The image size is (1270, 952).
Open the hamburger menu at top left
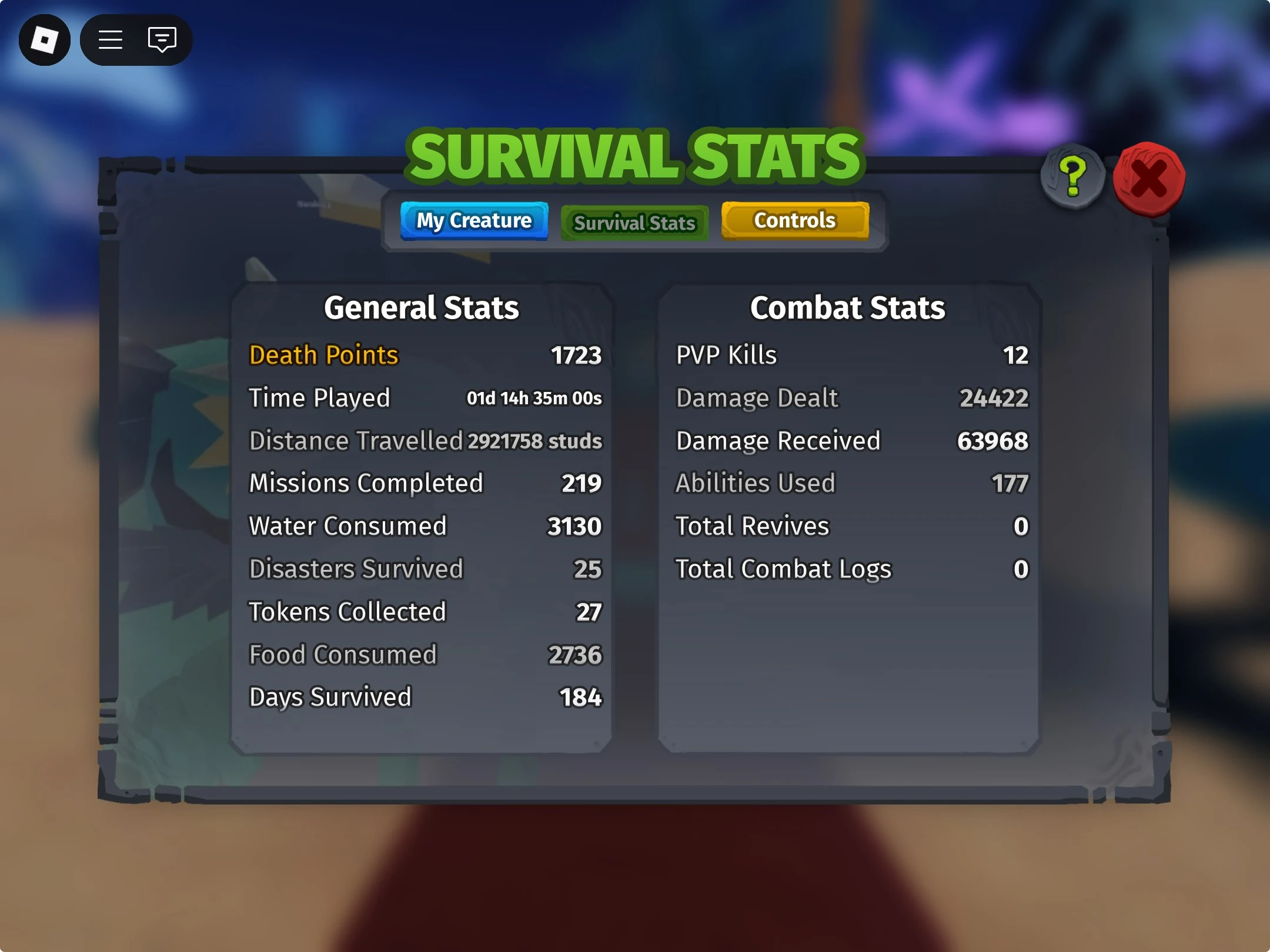[x=110, y=40]
